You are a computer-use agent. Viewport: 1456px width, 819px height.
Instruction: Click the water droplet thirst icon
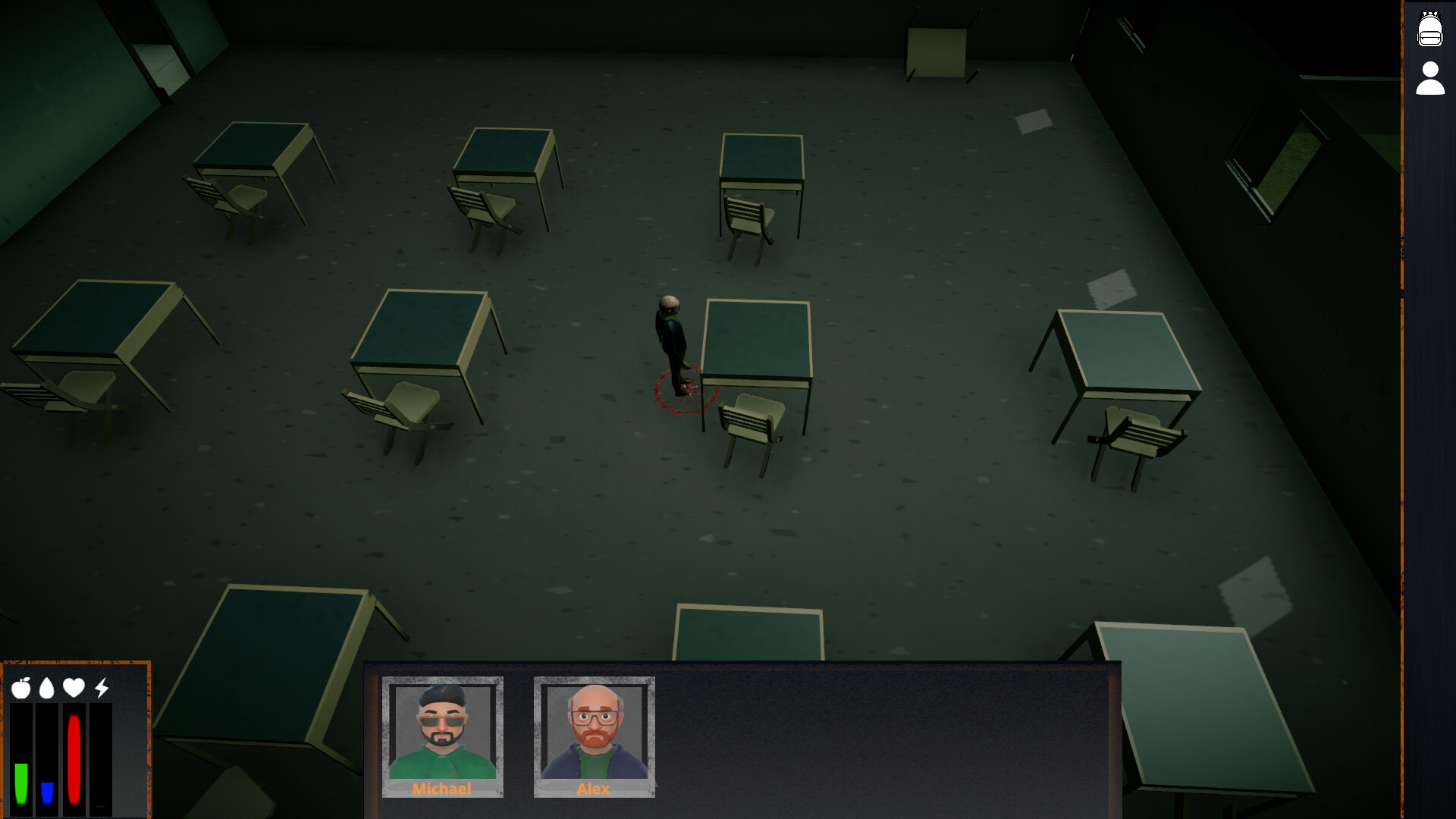[x=47, y=687]
